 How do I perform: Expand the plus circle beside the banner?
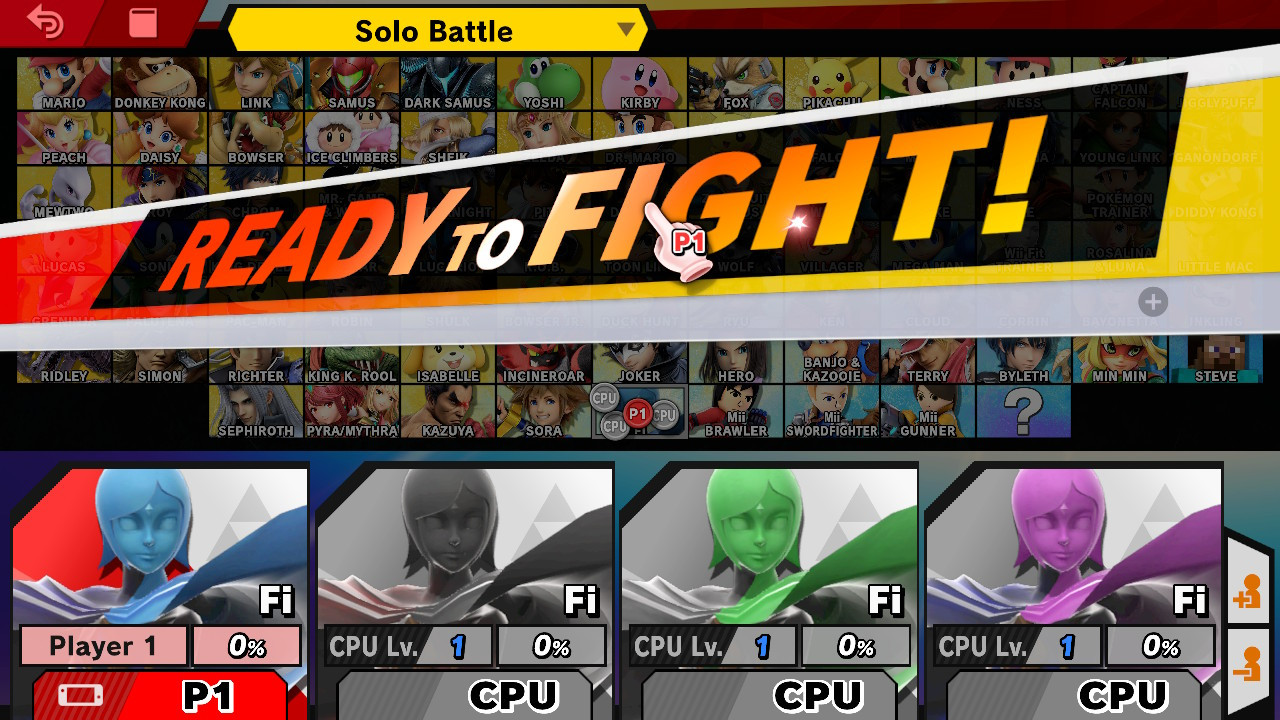[x=1152, y=302]
